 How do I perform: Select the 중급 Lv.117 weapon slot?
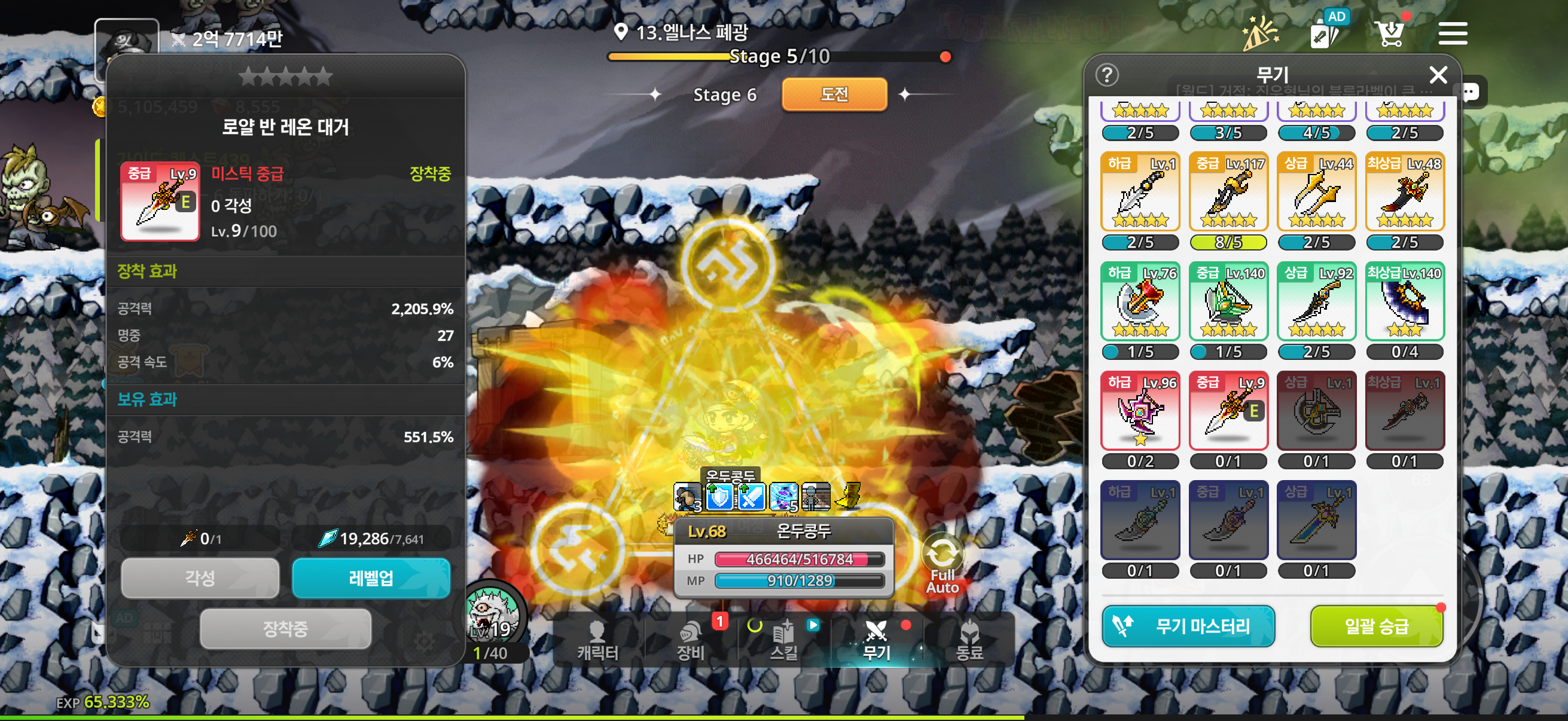coord(1228,192)
